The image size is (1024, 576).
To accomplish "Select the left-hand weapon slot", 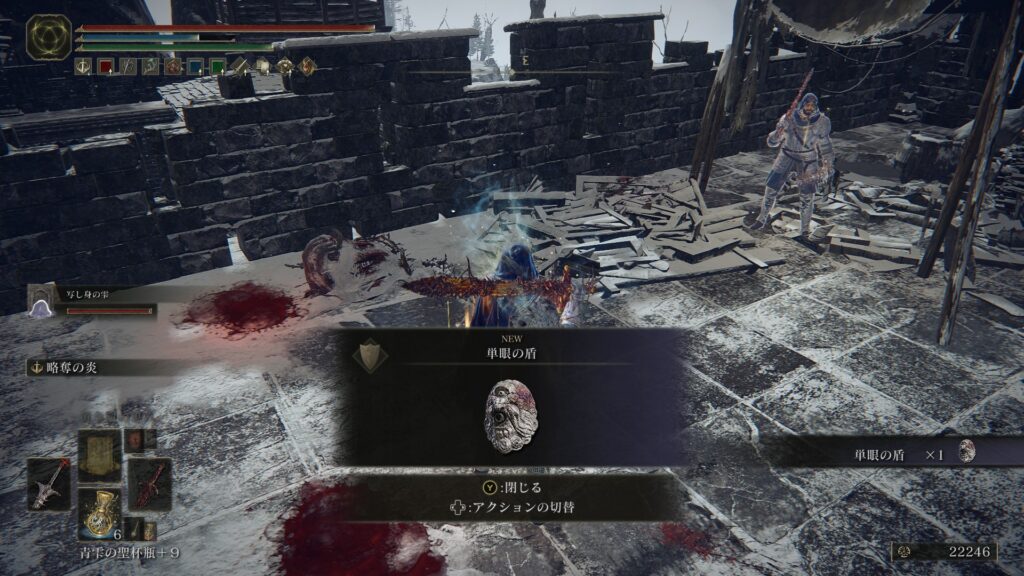I will point(49,484).
